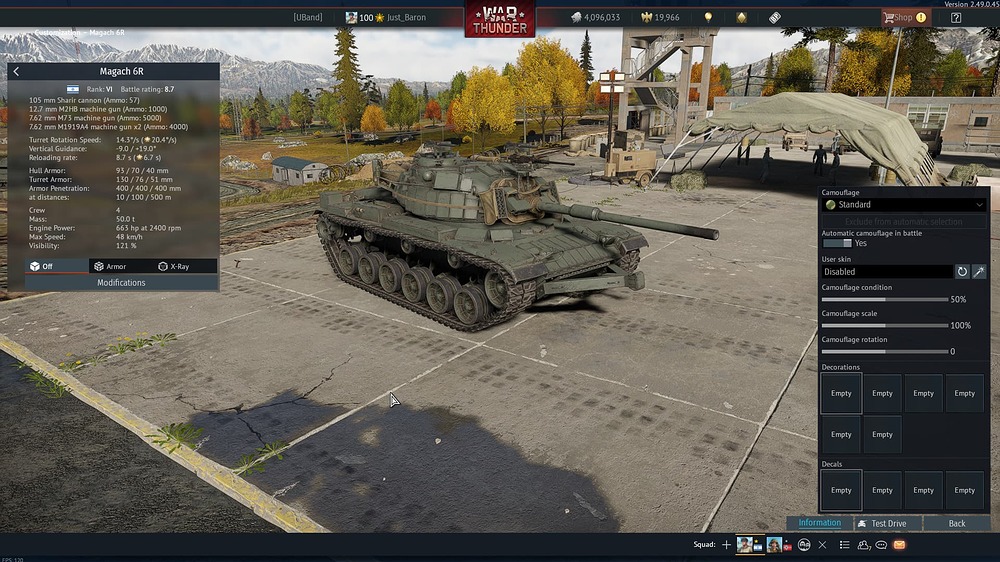This screenshot has height=562, width=1000.
Task: Show the Information tab
Action: (819, 523)
